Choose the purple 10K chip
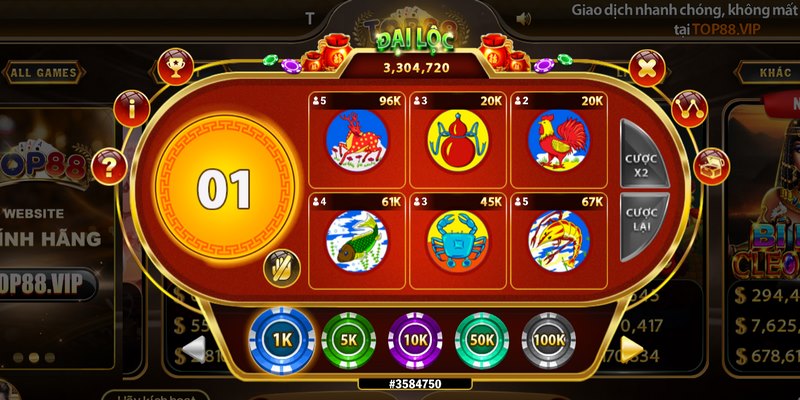This screenshot has height=400, width=800. (414, 340)
